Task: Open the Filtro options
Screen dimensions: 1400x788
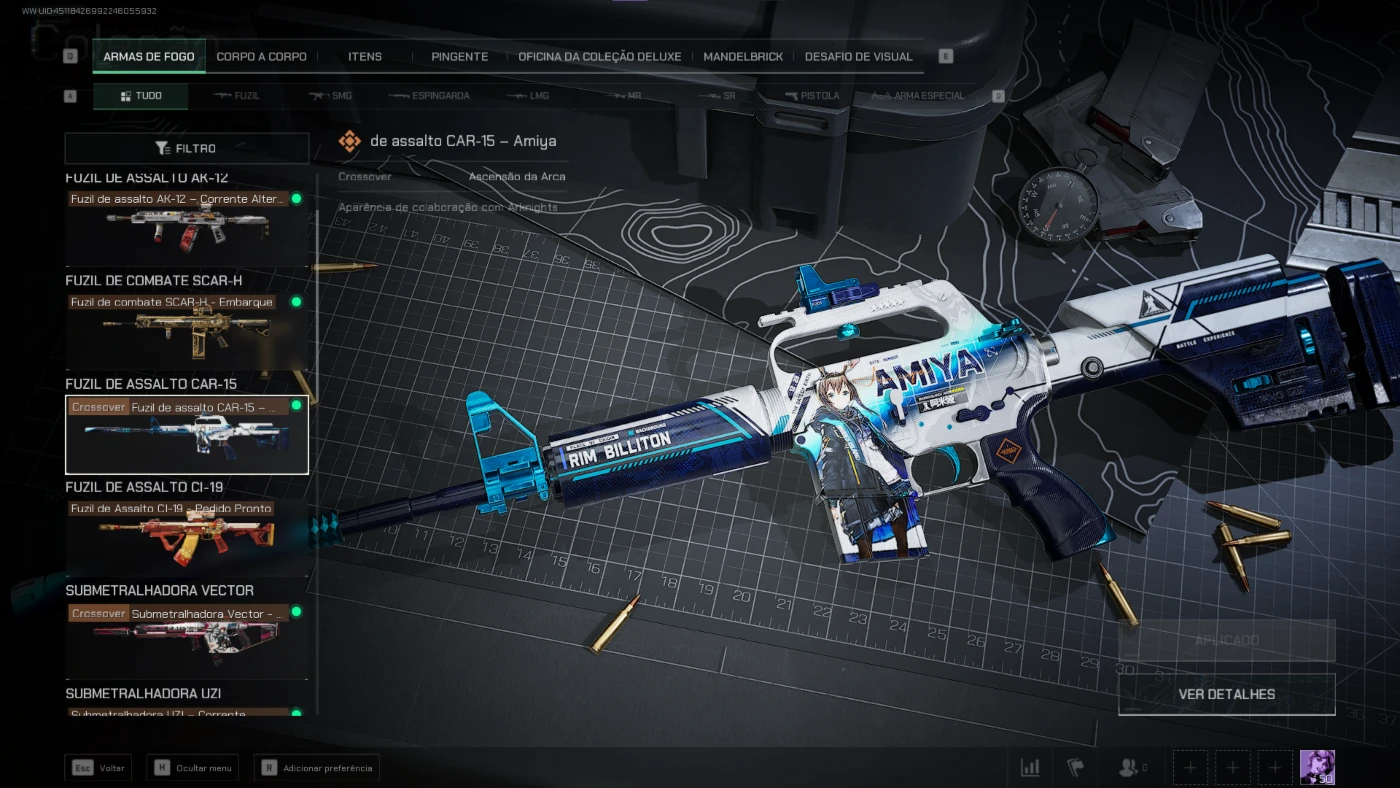Action: click(187, 148)
